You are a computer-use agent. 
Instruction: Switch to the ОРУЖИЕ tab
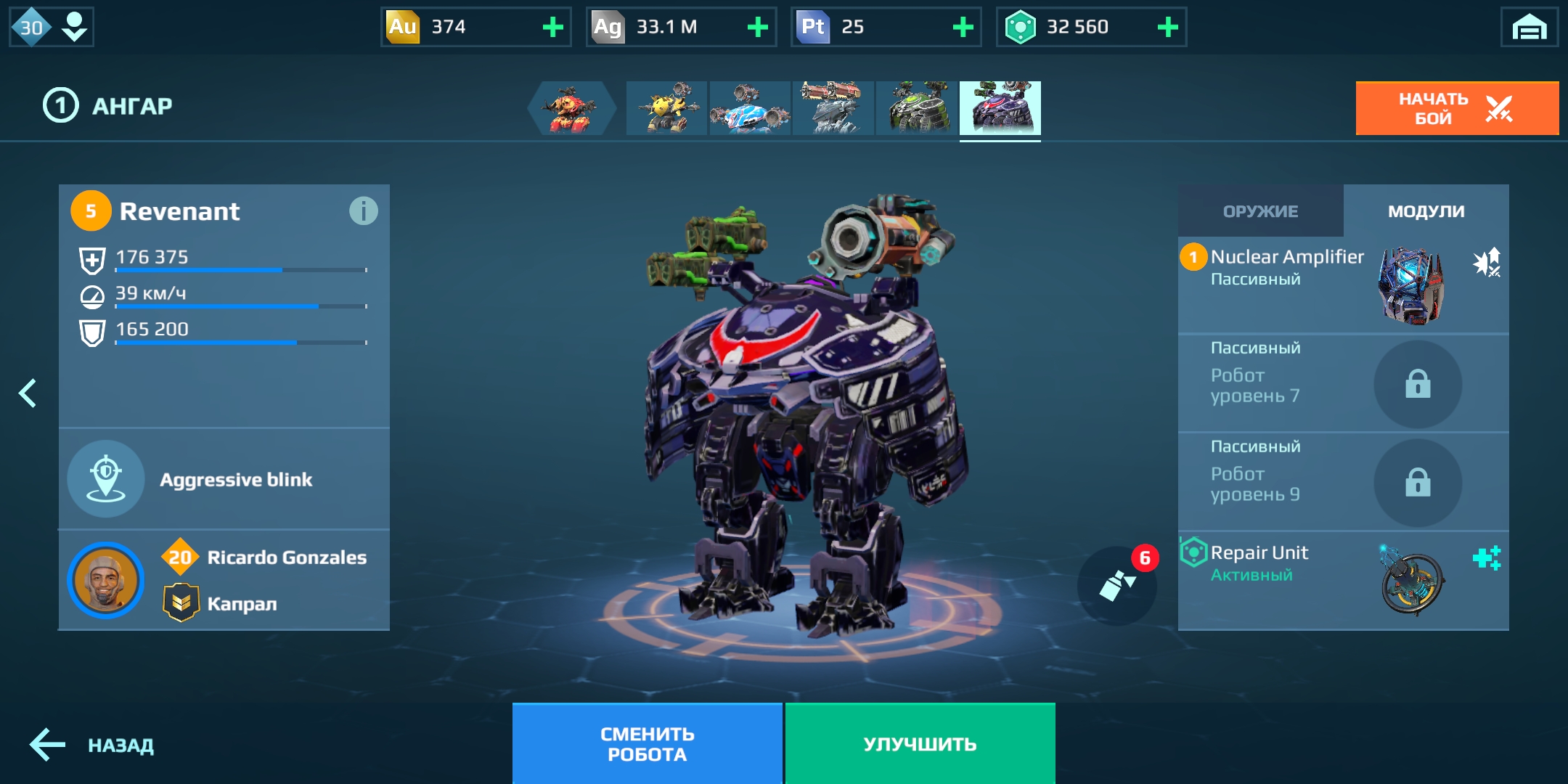pos(1260,211)
